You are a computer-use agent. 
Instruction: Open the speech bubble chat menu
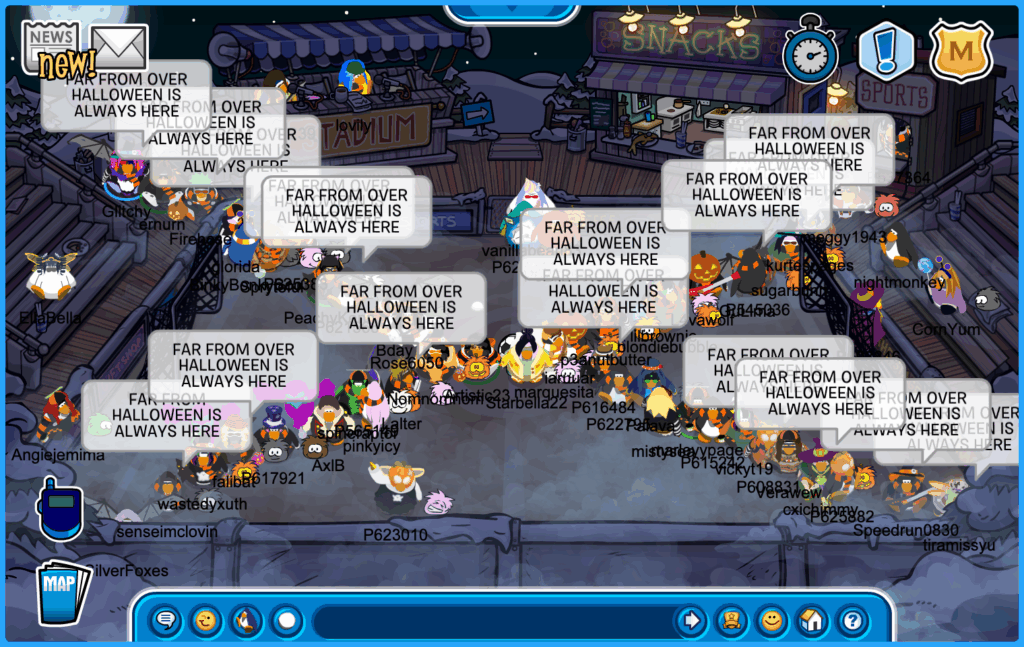tap(166, 621)
